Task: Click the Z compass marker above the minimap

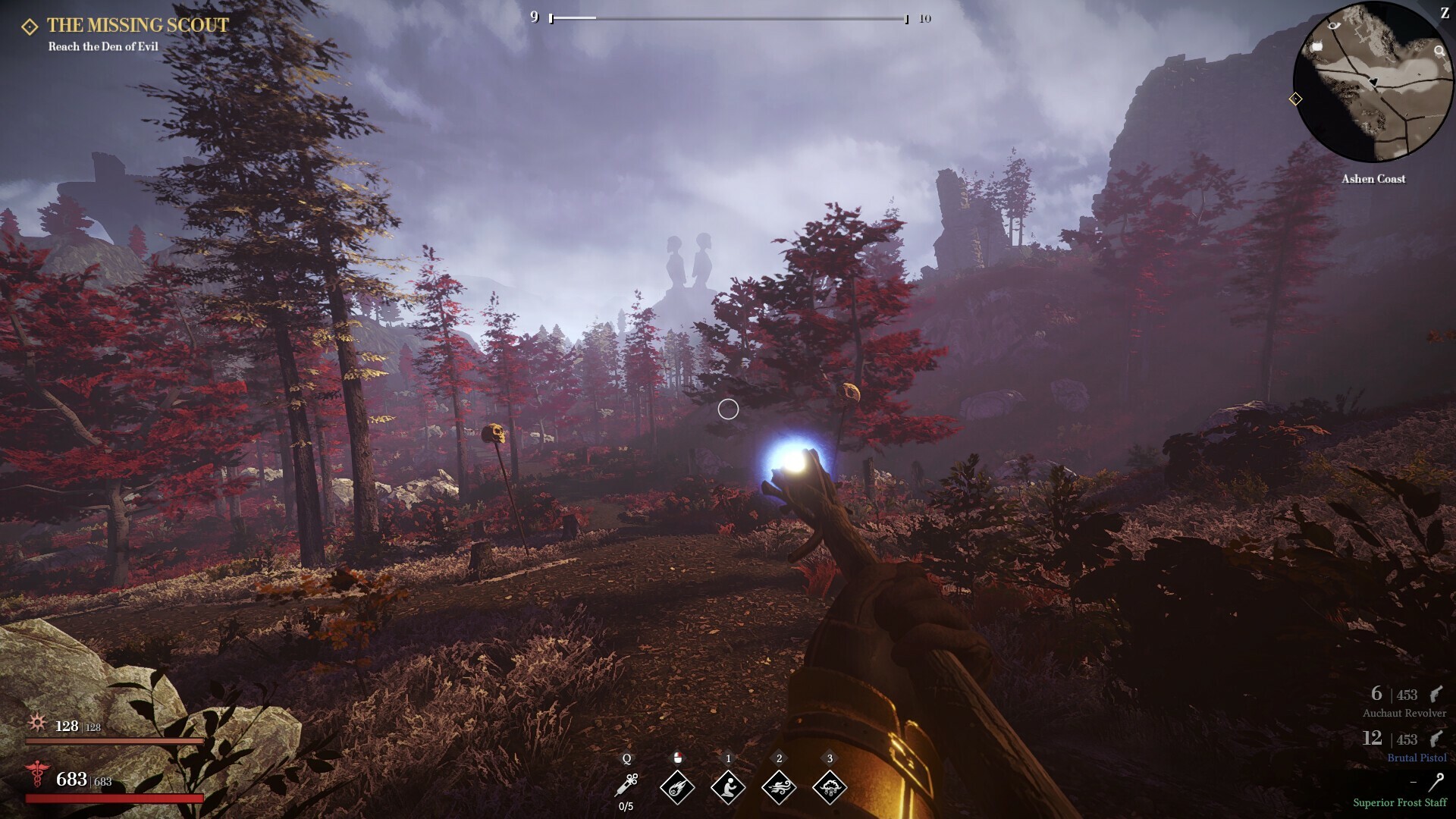Action: pyautogui.click(x=1445, y=11)
